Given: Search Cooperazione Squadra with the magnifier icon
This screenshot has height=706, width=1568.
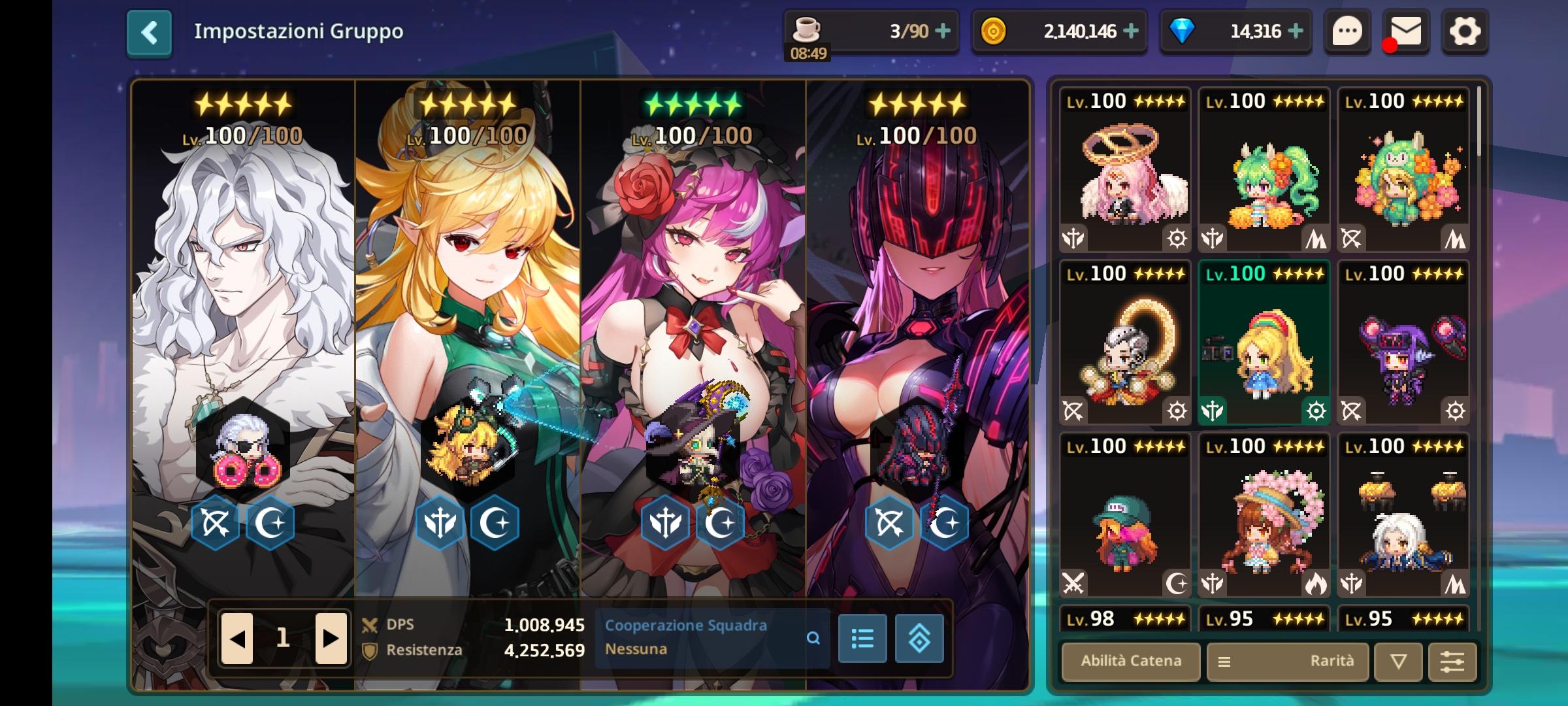Looking at the screenshot, I should (813, 638).
